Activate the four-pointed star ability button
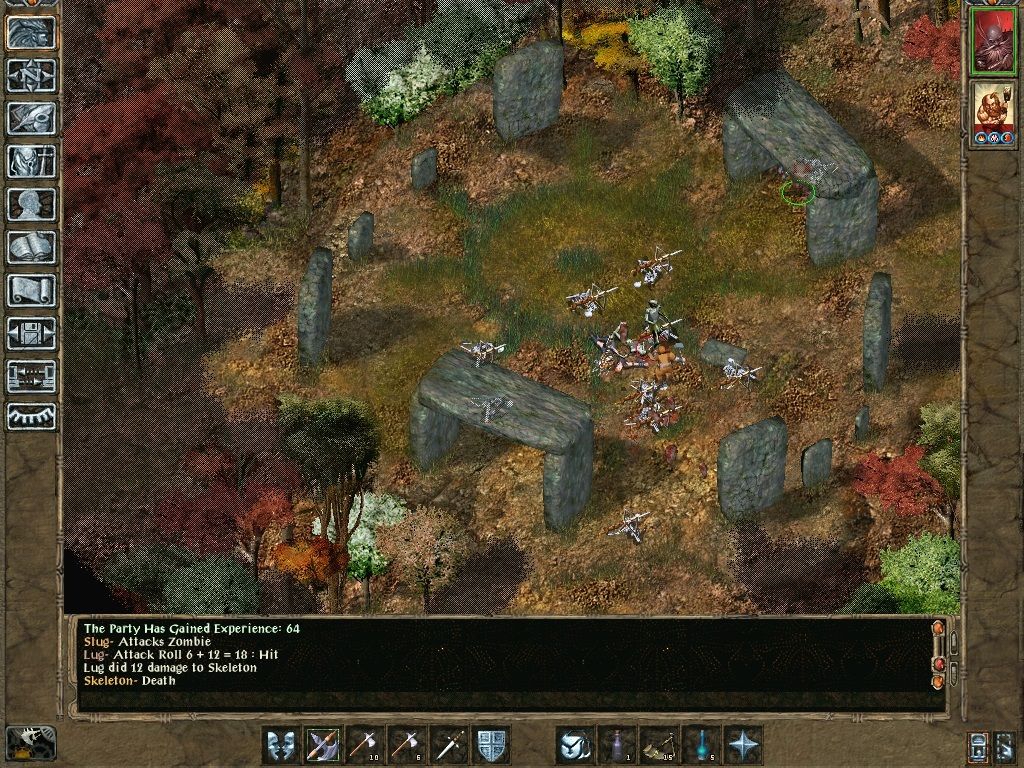 tap(743, 745)
